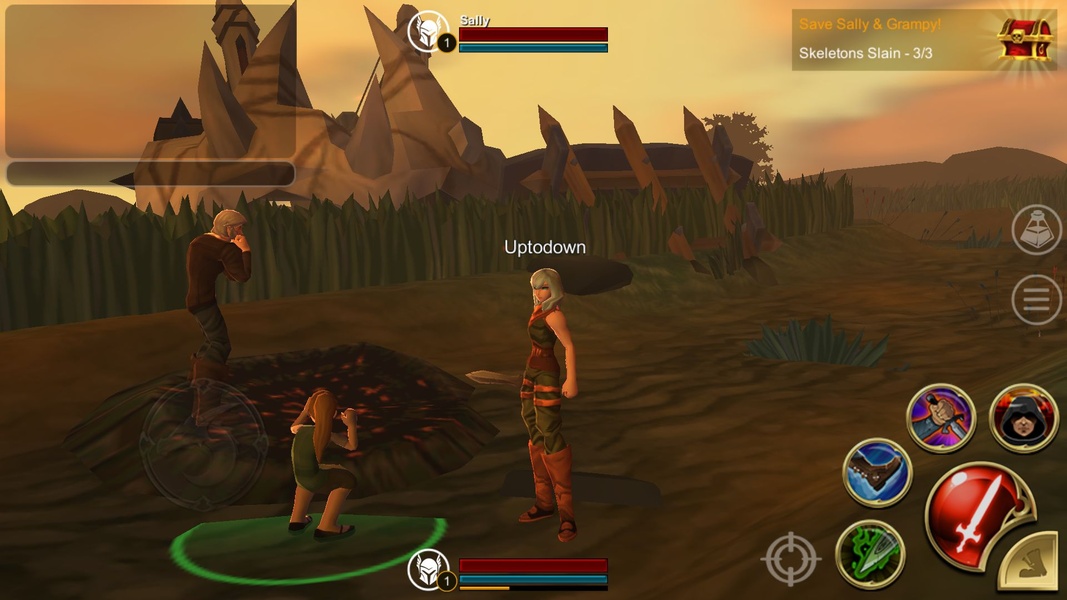This screenshot has height=600, width=1067.
Task: Click the player helmet portrait
Action: point(430,571)
